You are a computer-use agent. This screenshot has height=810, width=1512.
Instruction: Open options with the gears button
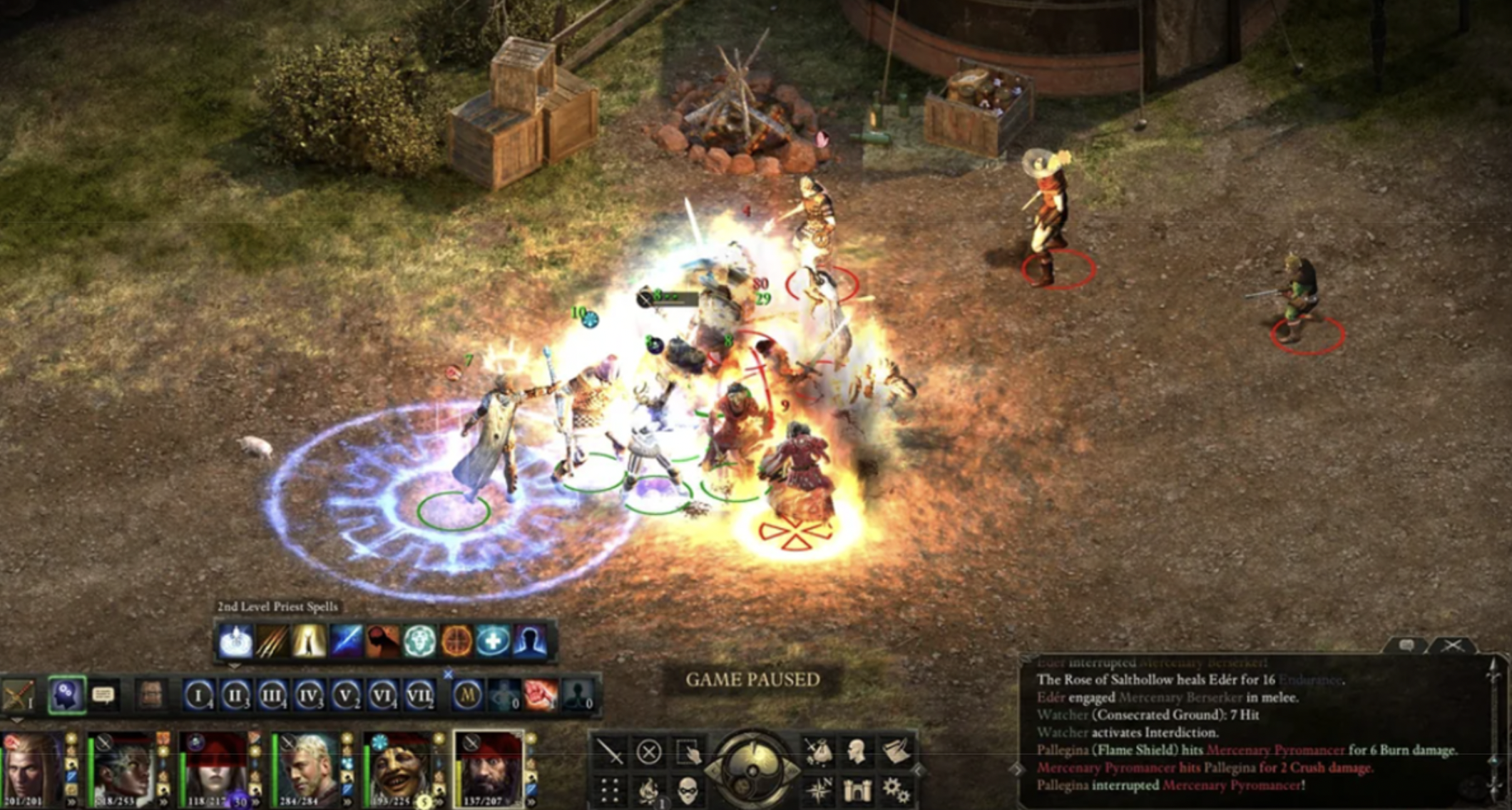point(894,790)
